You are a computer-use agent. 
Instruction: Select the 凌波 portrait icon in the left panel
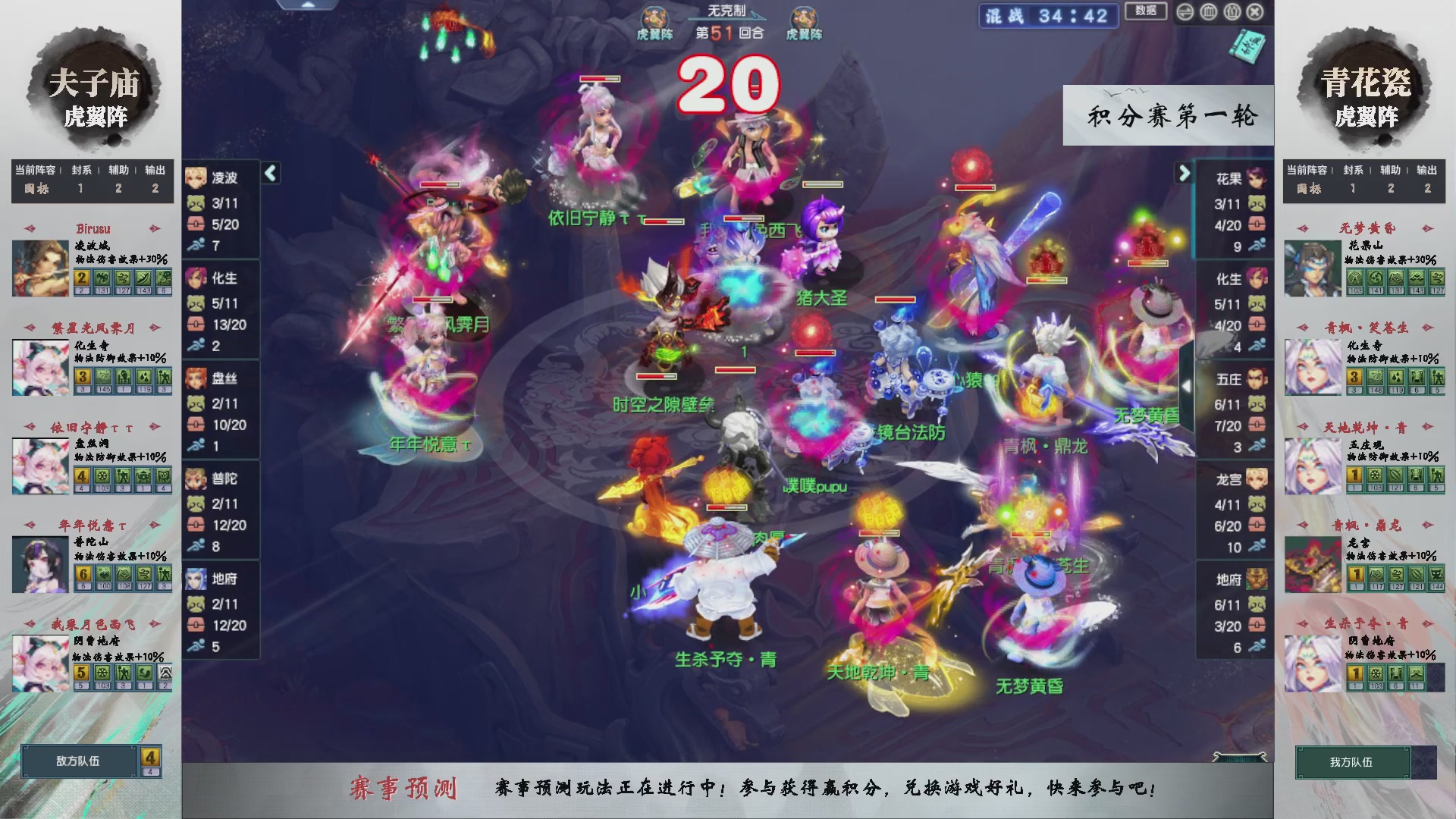[196, 175]
